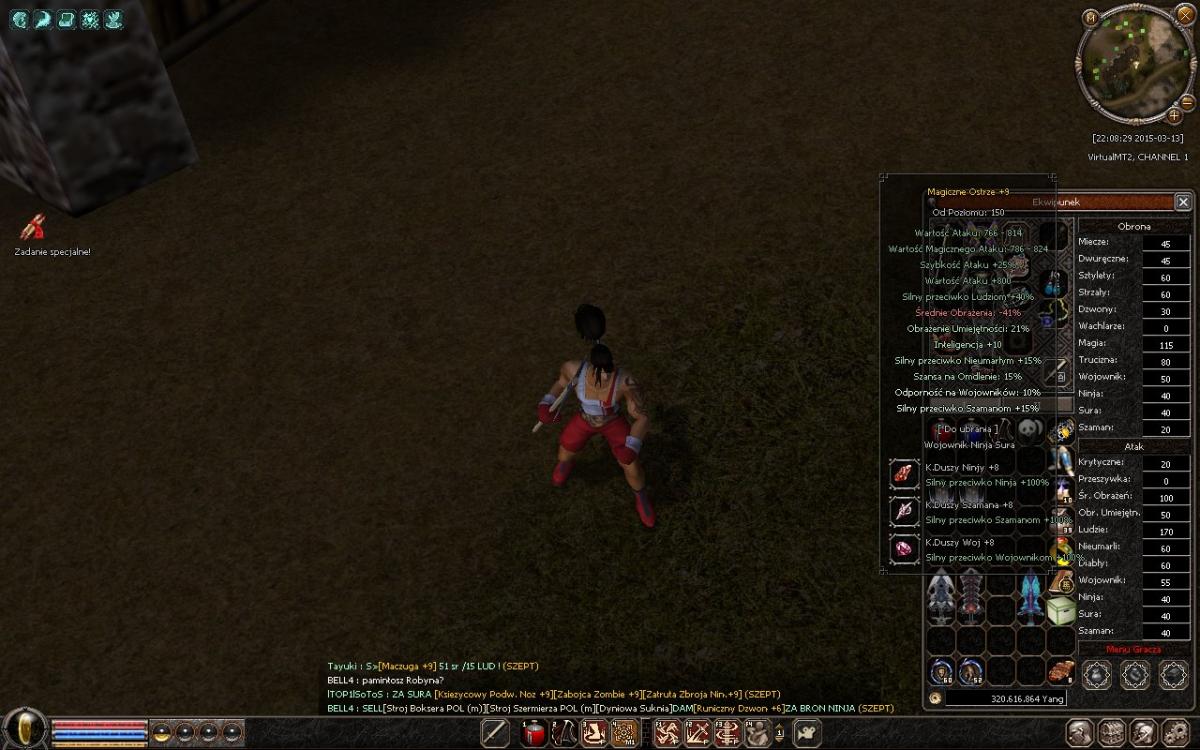Close the Ekwipunek inventory window
1200x750 pixels.
point(1183,202)
